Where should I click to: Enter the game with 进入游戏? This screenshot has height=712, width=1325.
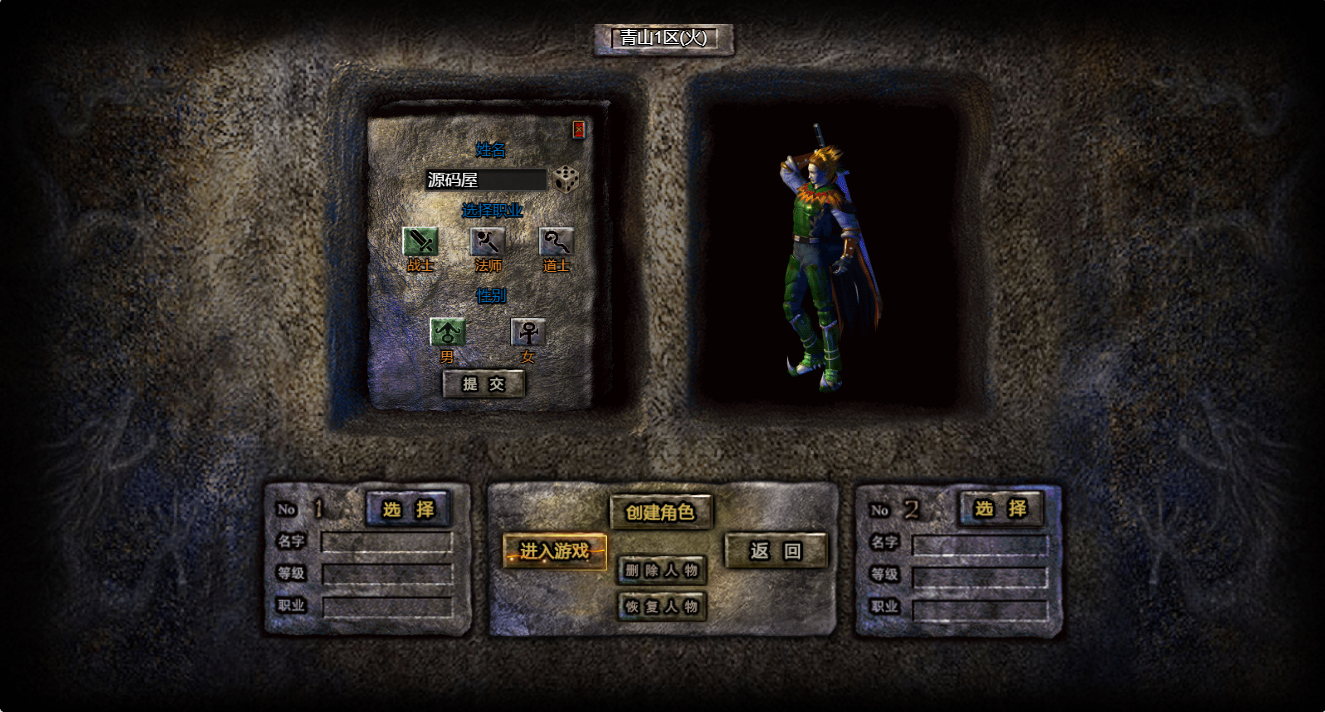(555, 551)
